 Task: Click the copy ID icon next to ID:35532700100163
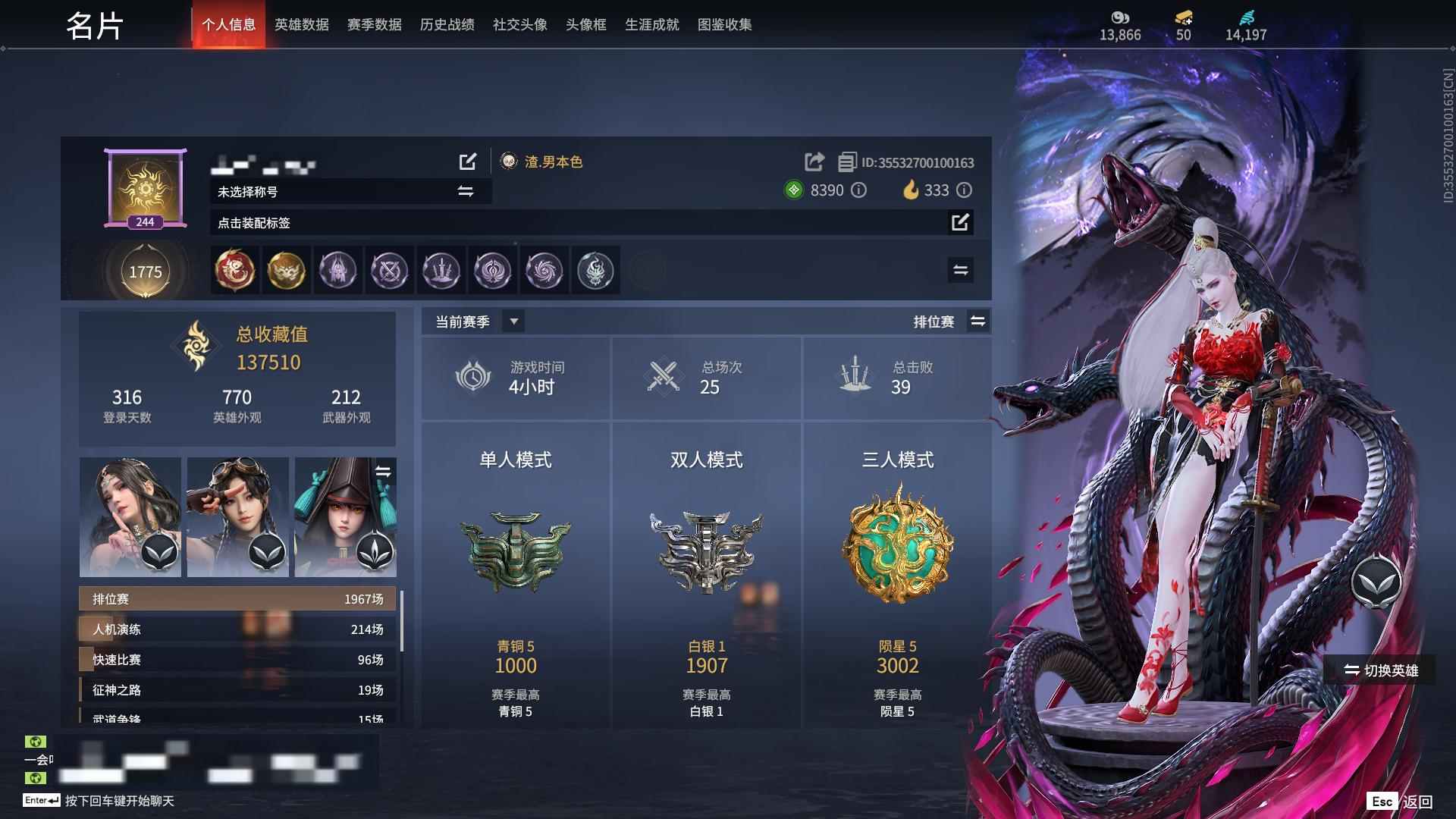[x=846, y=162]
